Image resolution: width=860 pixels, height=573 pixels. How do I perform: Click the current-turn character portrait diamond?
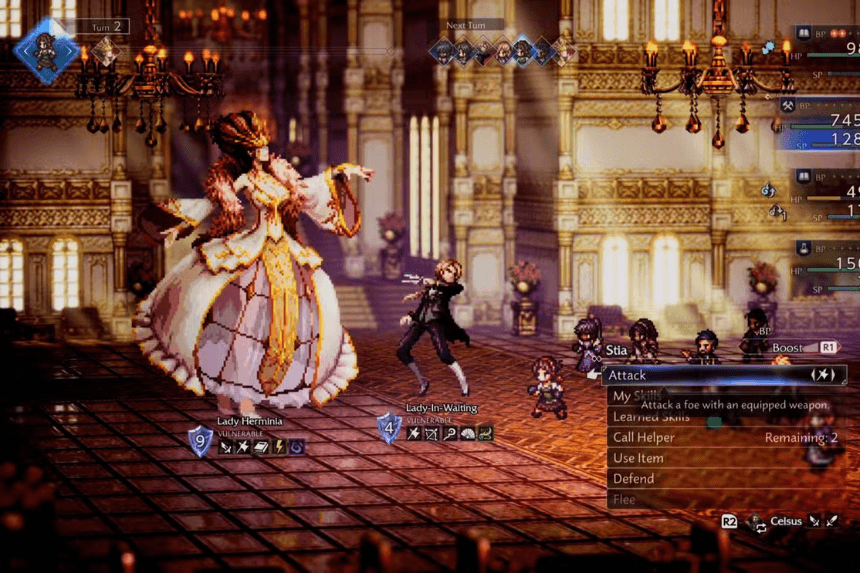pos(46,48)
